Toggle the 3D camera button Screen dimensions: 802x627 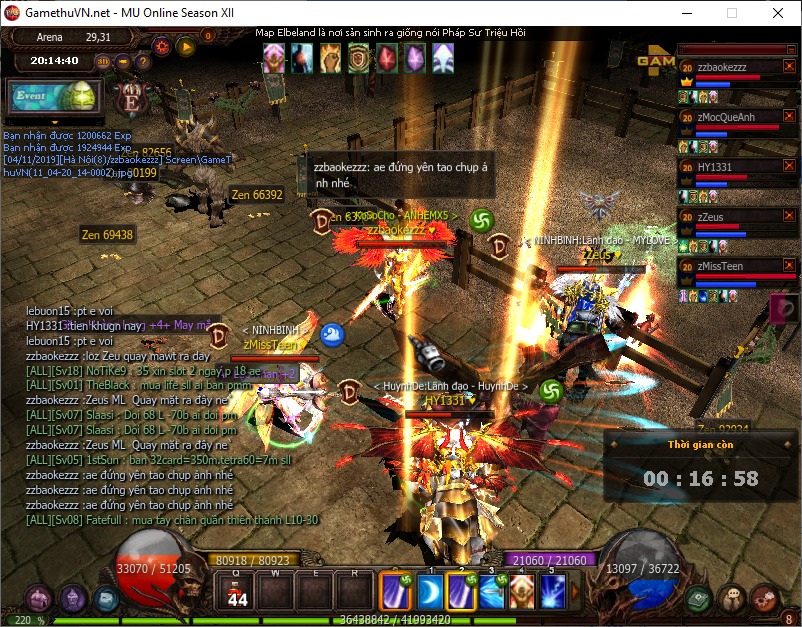coord(103,61)
